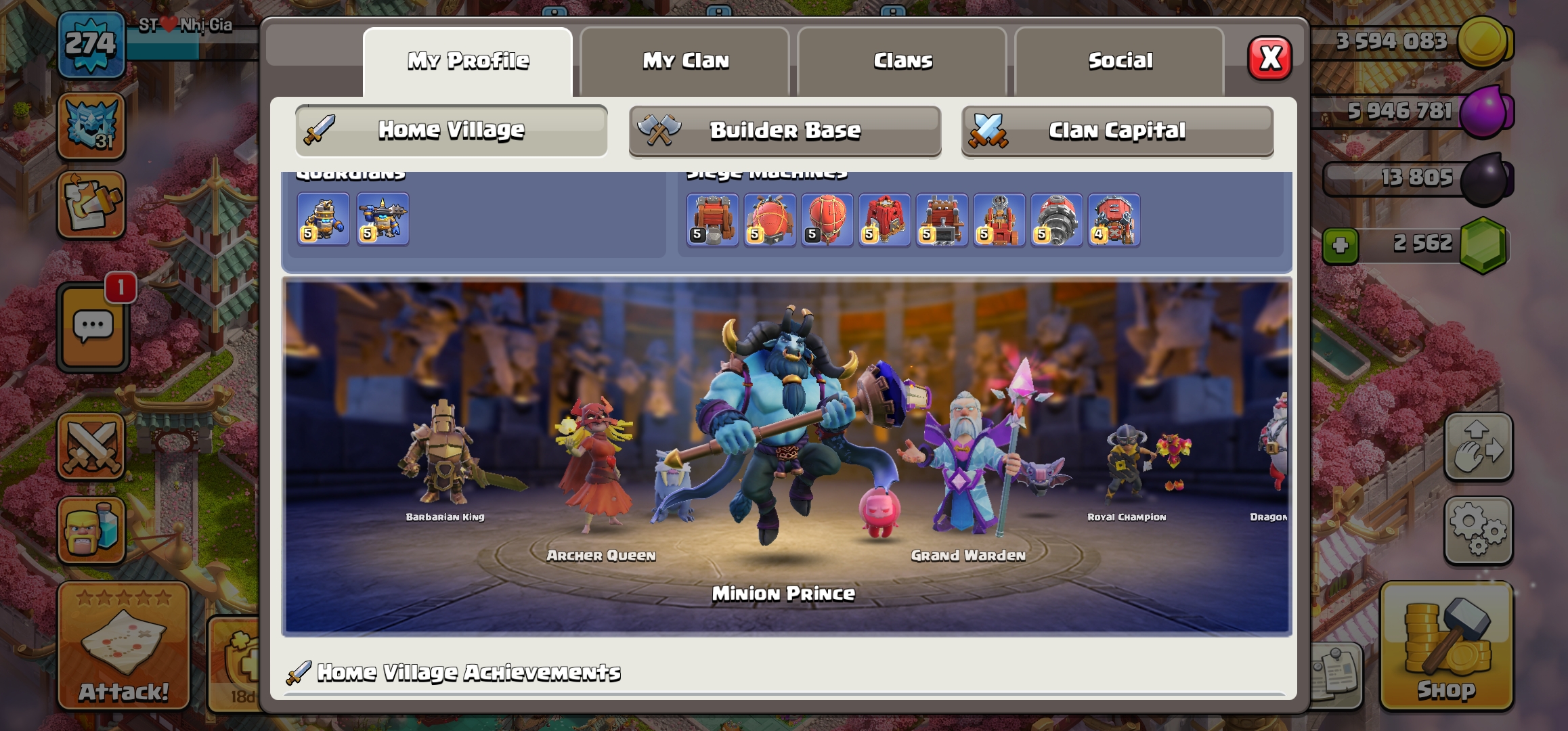Show the Builder Base profile

(785, 131)
